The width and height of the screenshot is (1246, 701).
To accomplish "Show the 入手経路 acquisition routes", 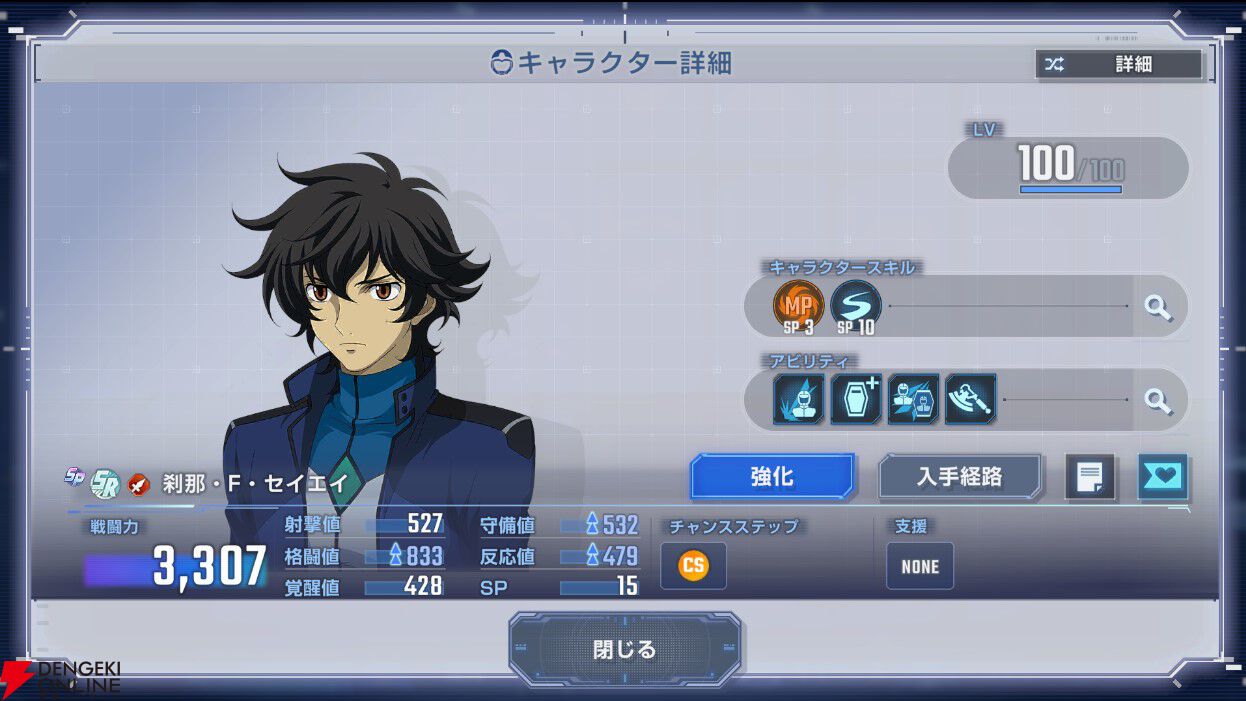I will [959, 477].
